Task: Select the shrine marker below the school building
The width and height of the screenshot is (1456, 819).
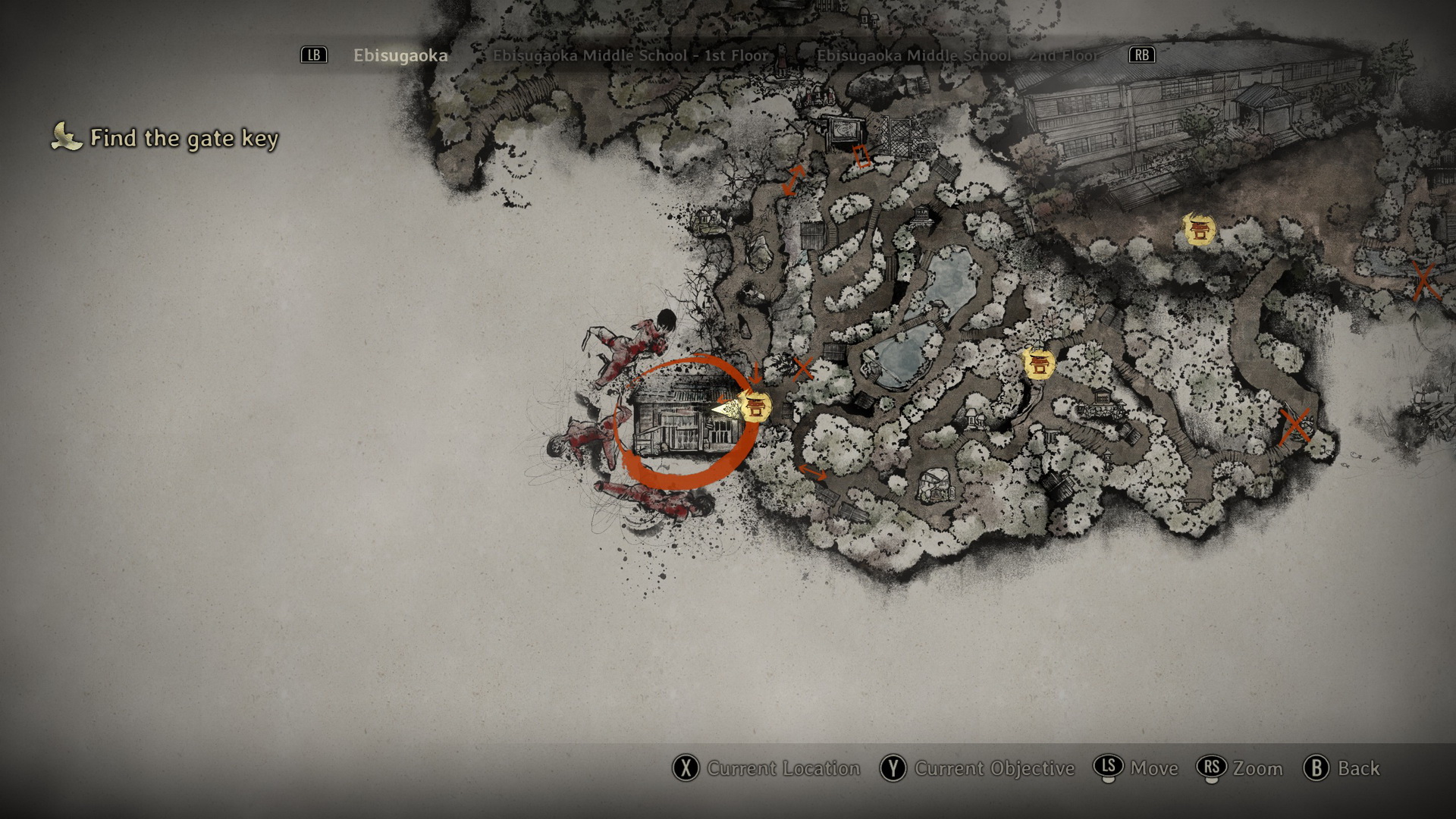Action: (x=1199, y=229)
